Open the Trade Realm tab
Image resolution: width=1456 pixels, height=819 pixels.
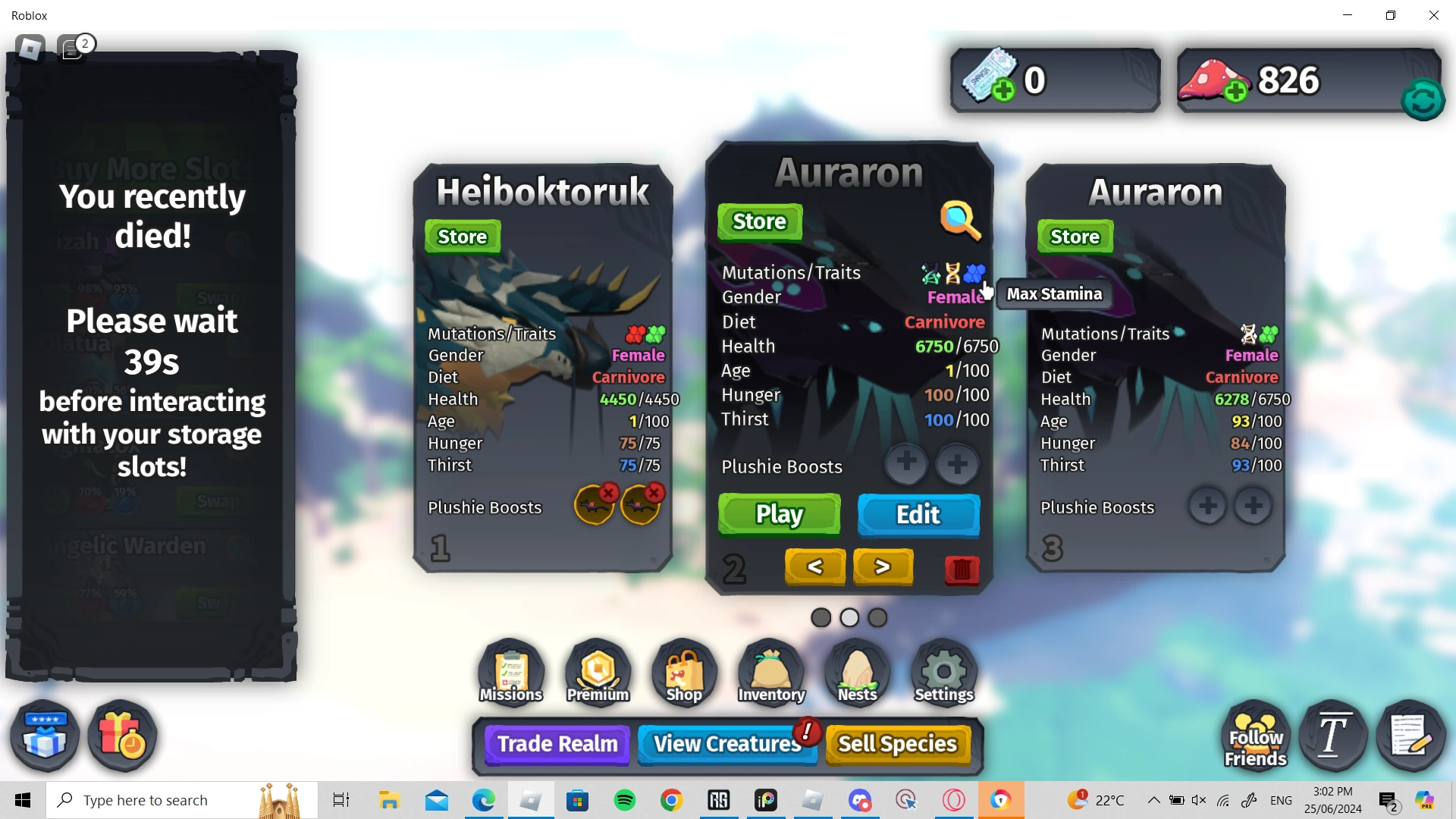556,744
